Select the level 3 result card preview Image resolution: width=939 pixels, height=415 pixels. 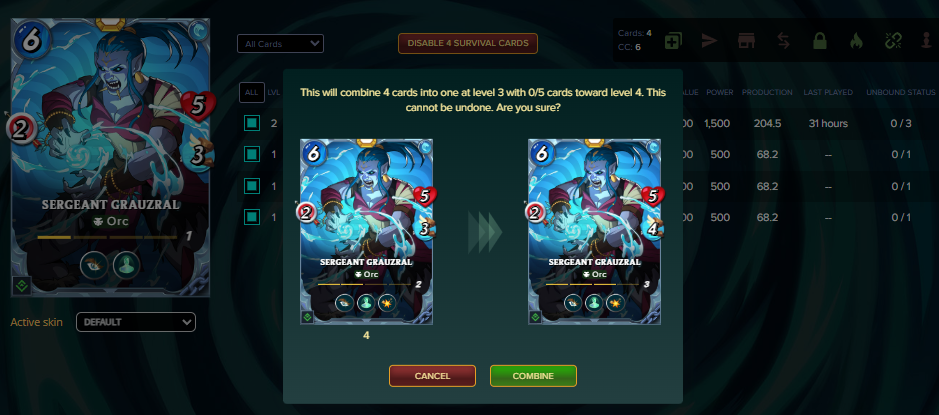594,231
